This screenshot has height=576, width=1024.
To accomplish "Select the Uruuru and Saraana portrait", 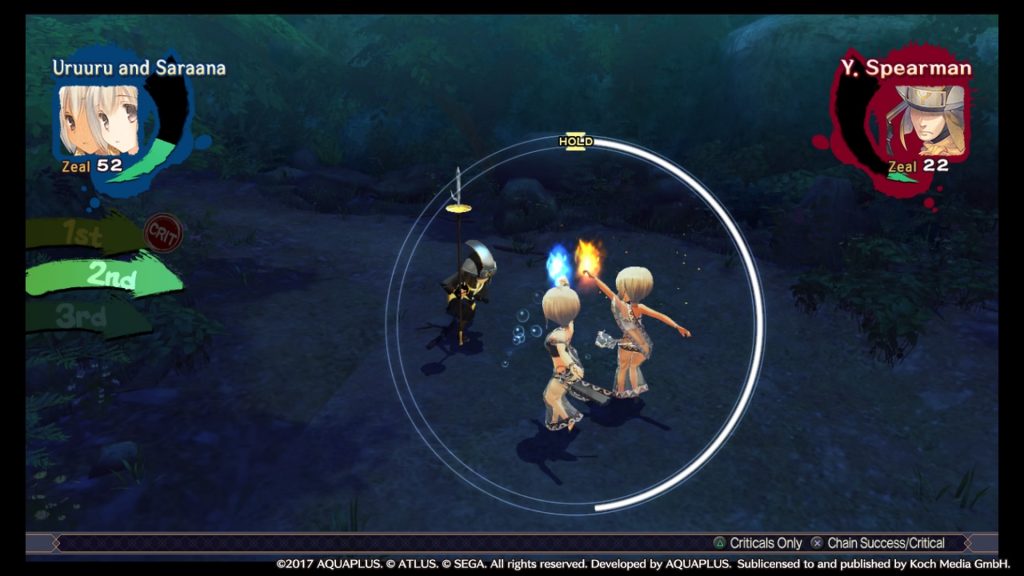I will tap(100, 118).
